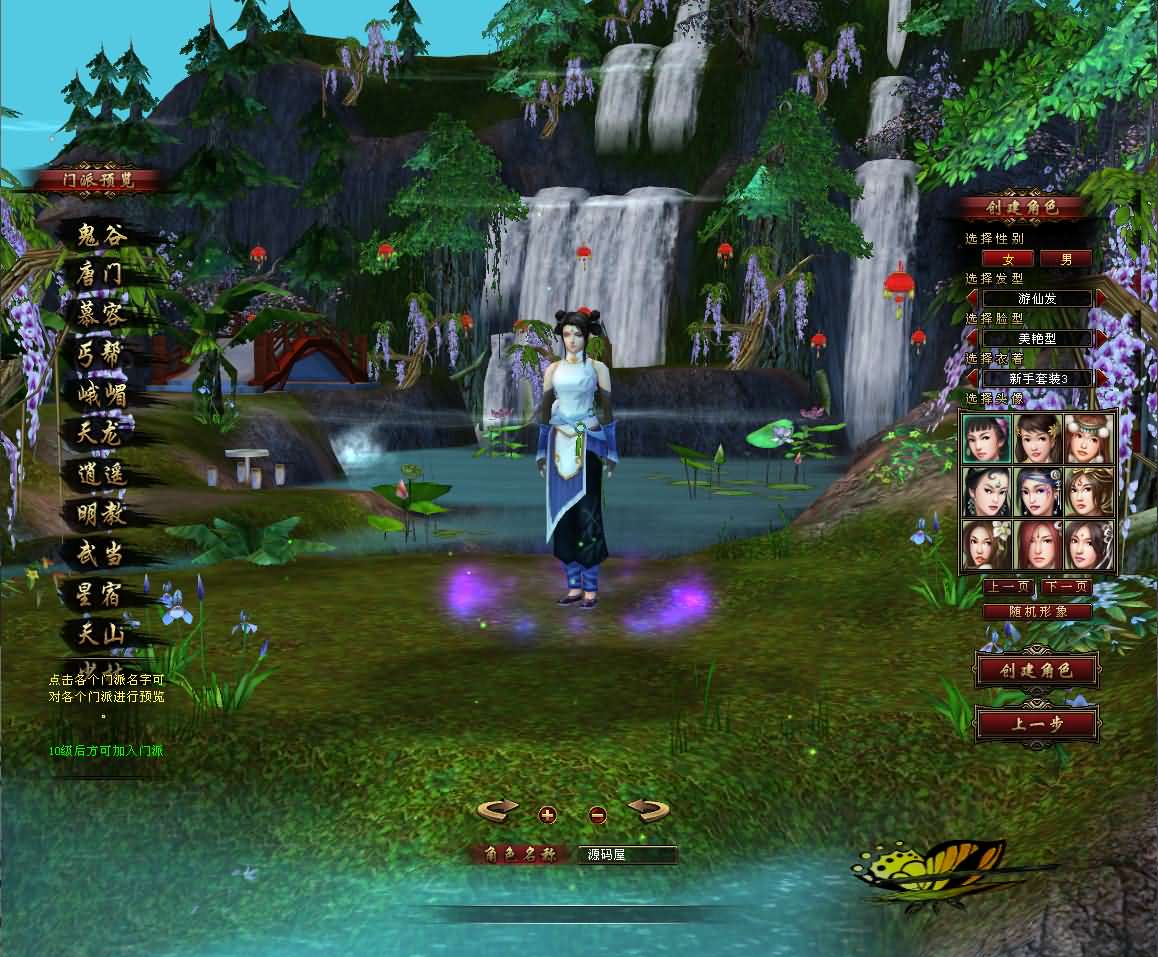Show the next portrait page 下一页
The height and width of the screenshot is (957, 1158).
click(1065, 587)
